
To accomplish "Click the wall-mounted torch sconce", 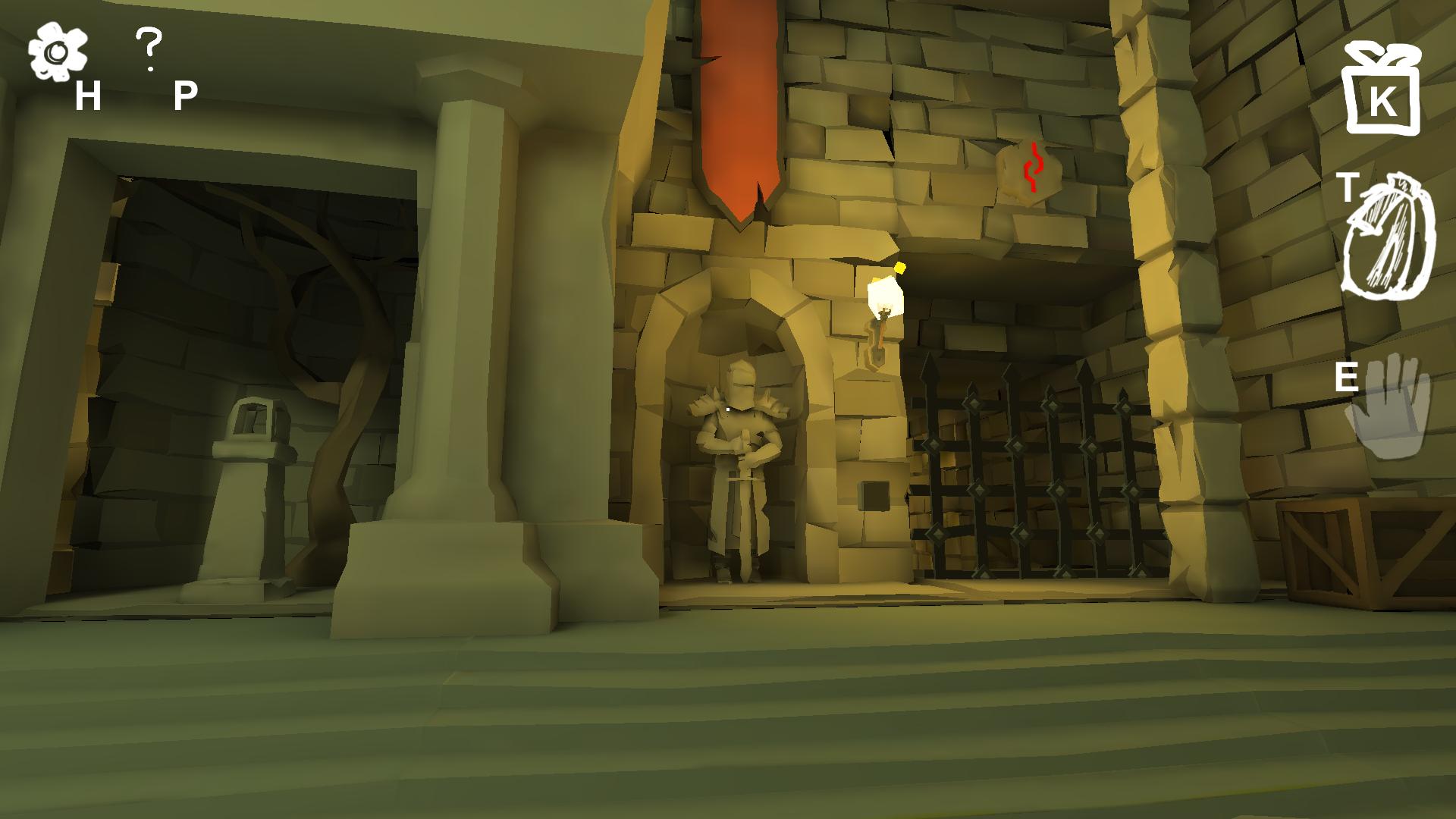I will click(x=883, y=318).
